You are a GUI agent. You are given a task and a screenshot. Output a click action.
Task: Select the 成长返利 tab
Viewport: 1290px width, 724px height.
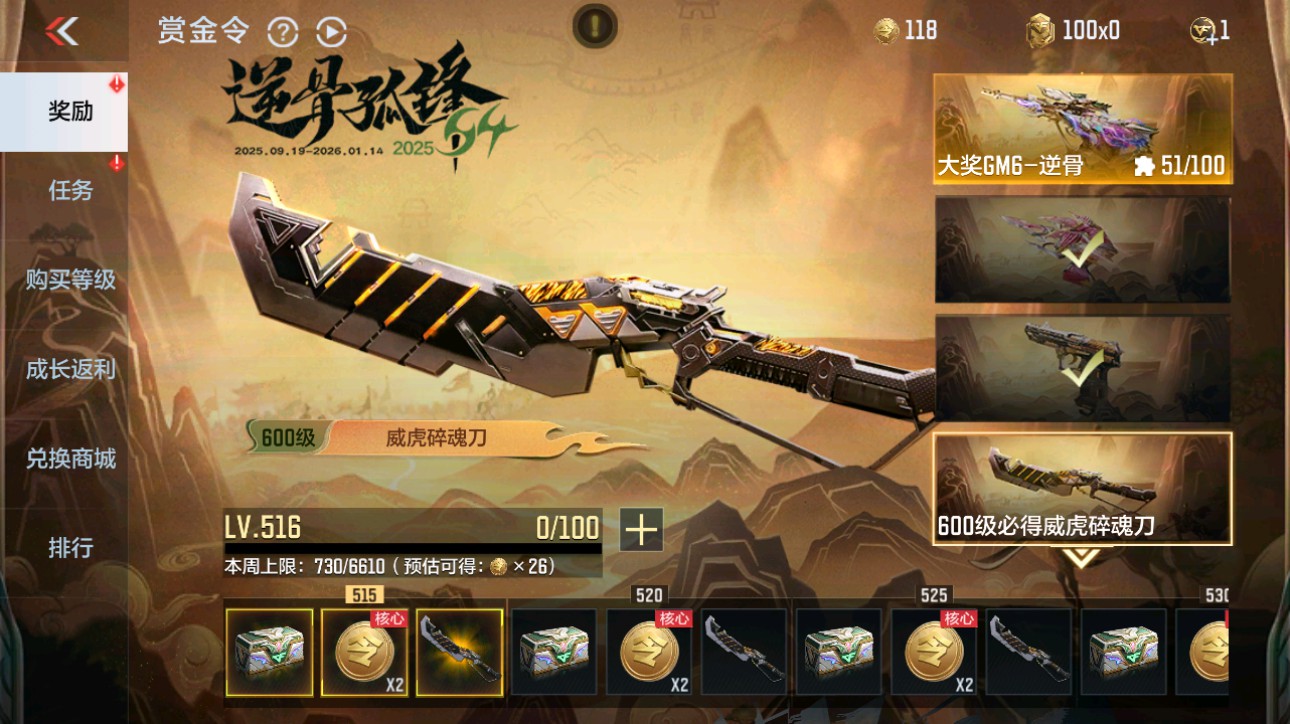coord(69,369)
